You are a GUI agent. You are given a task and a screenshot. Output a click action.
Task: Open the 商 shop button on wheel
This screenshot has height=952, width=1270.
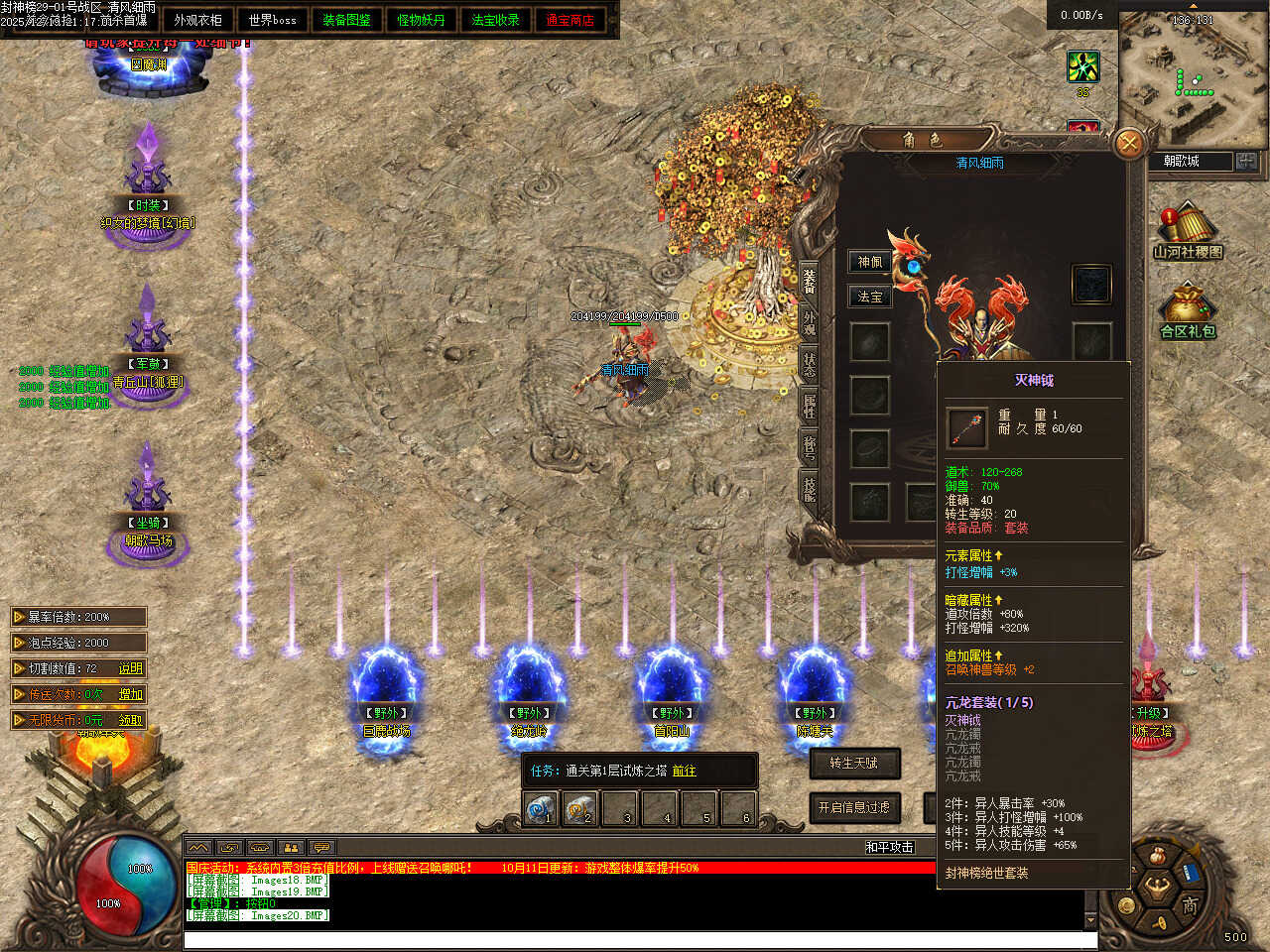[x=1190, y=904]
